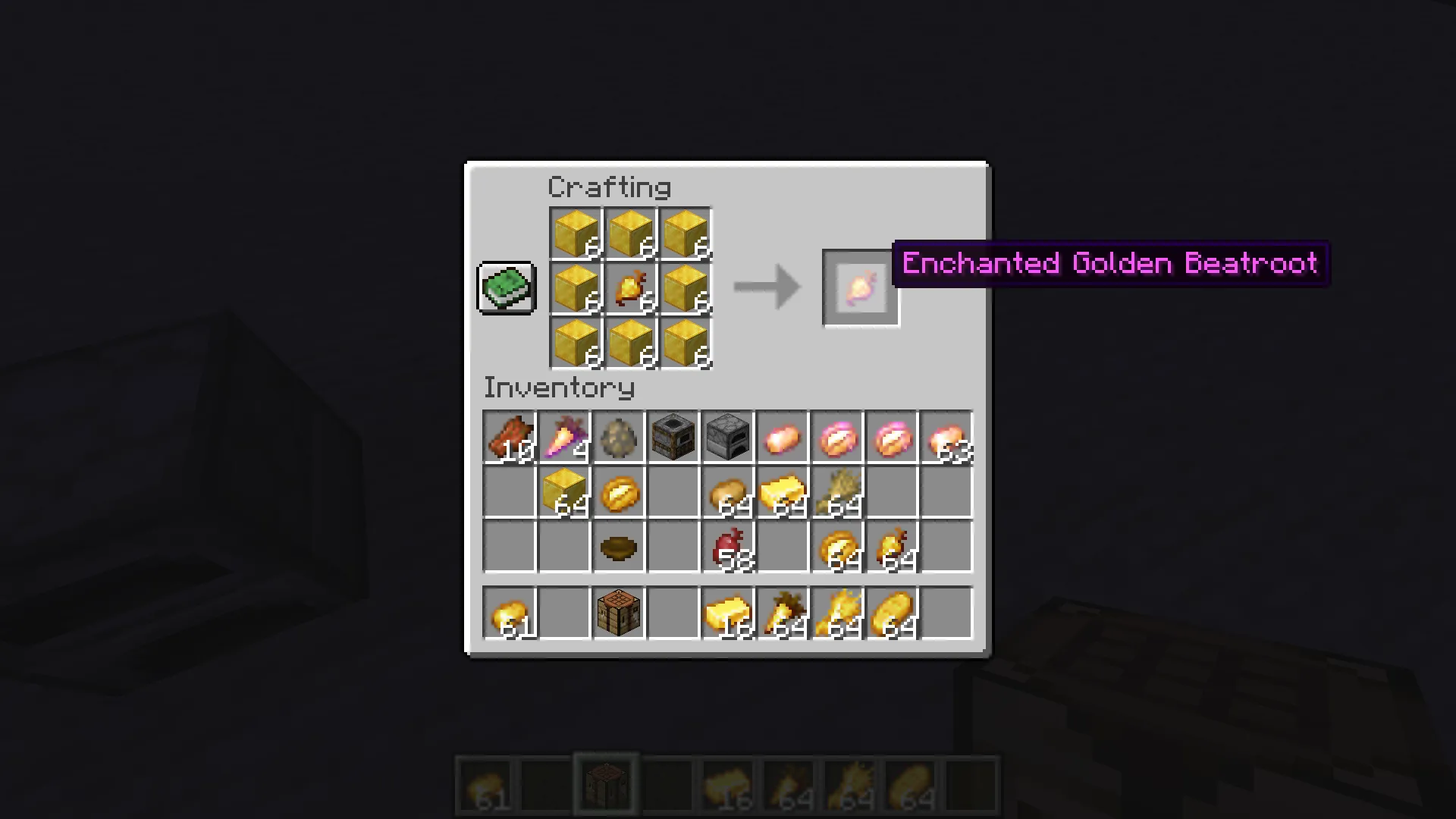The image size is (1456, 819).
Task: Take the Enchanted Golden Beatroot from output slot
Action: click(861, 287)
